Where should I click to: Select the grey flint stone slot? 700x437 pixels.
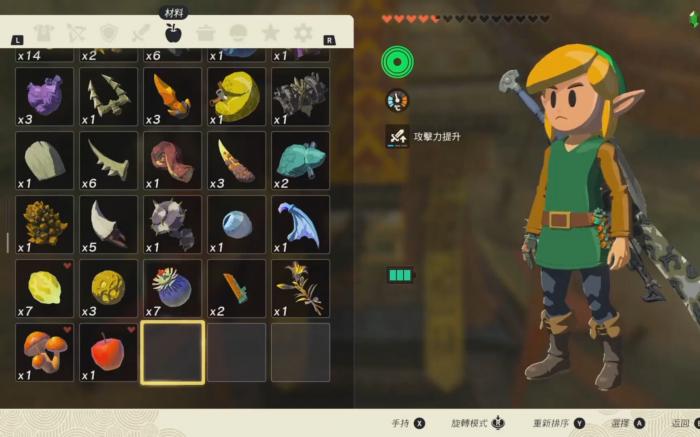44,160
